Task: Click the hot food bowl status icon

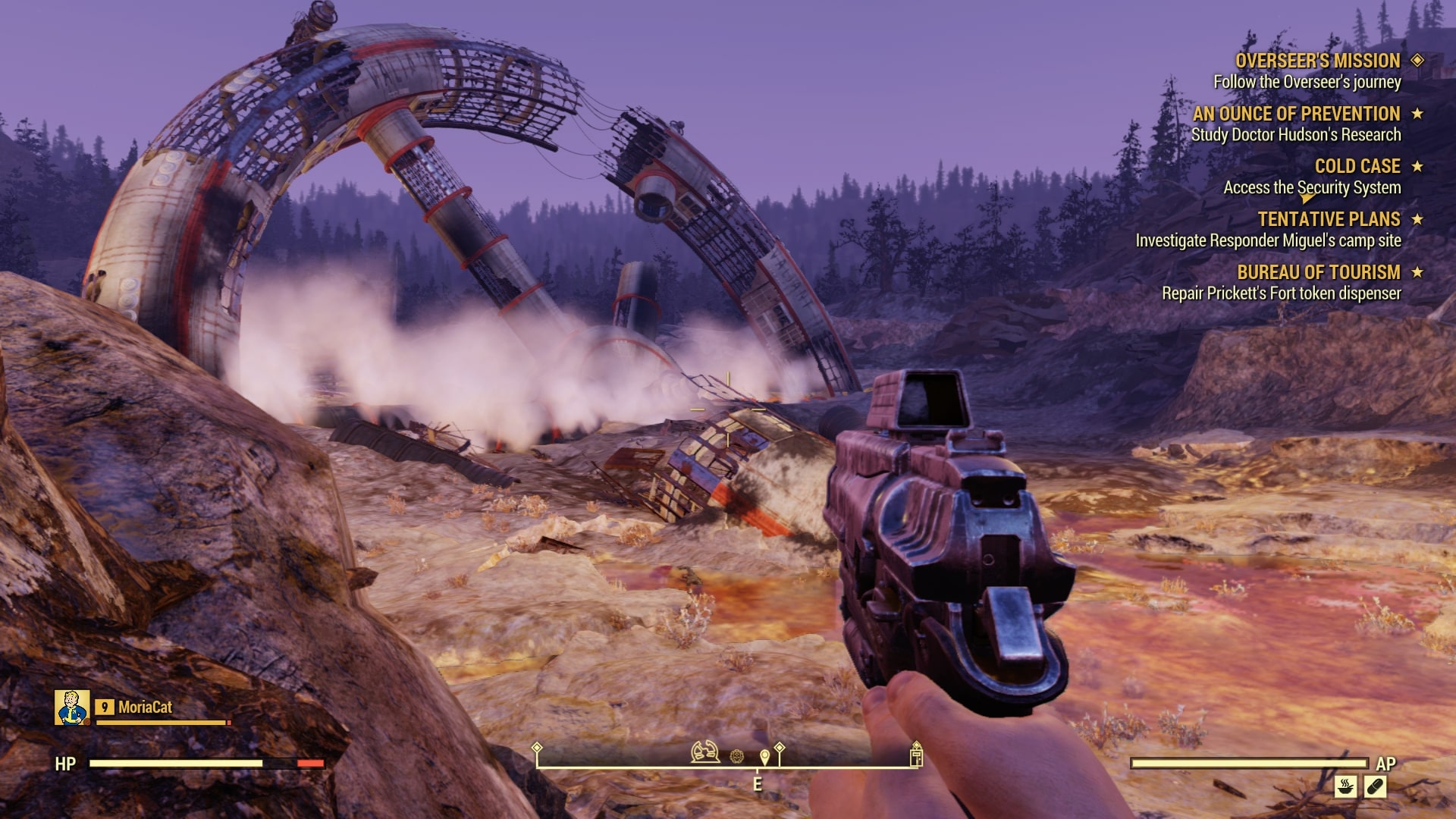Action: (1346, 786)
